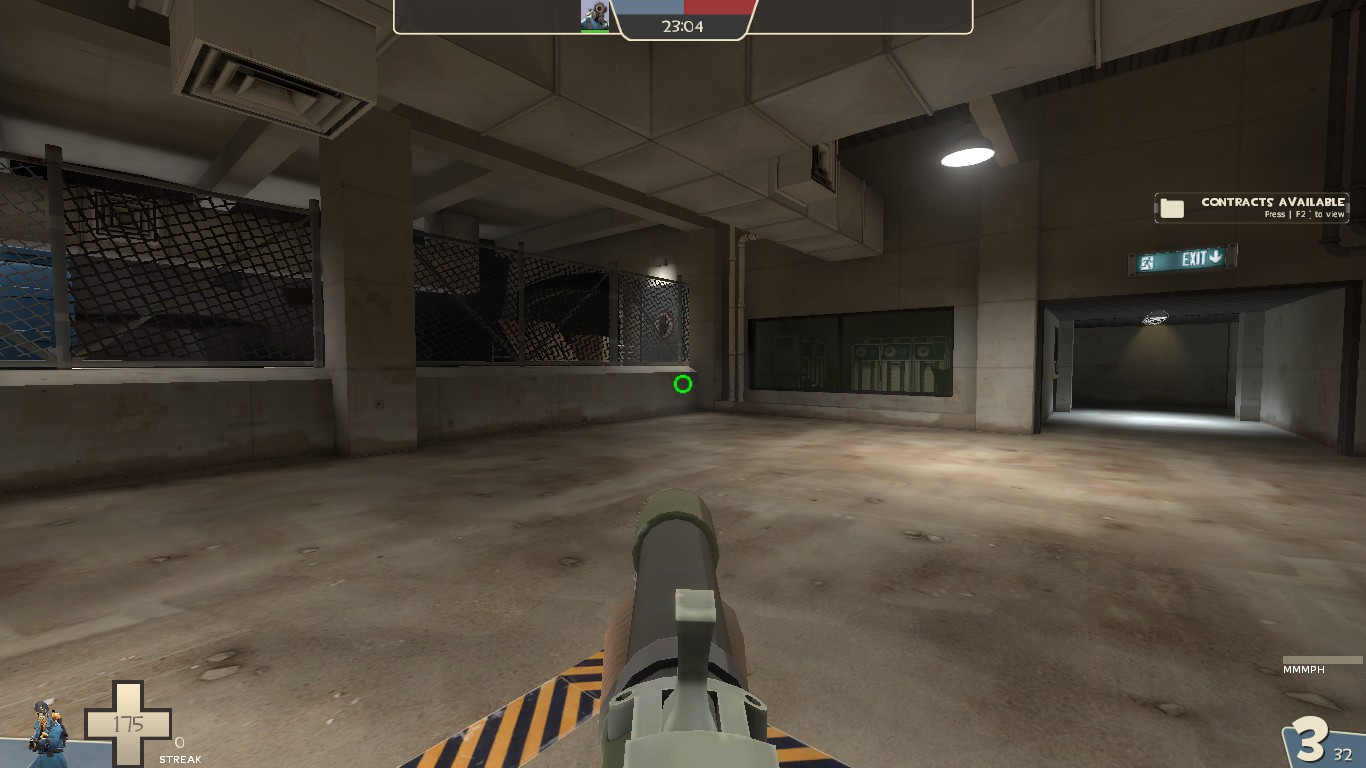Click the blue portion of the team progress bar
1366x768 pixels.
650,5
